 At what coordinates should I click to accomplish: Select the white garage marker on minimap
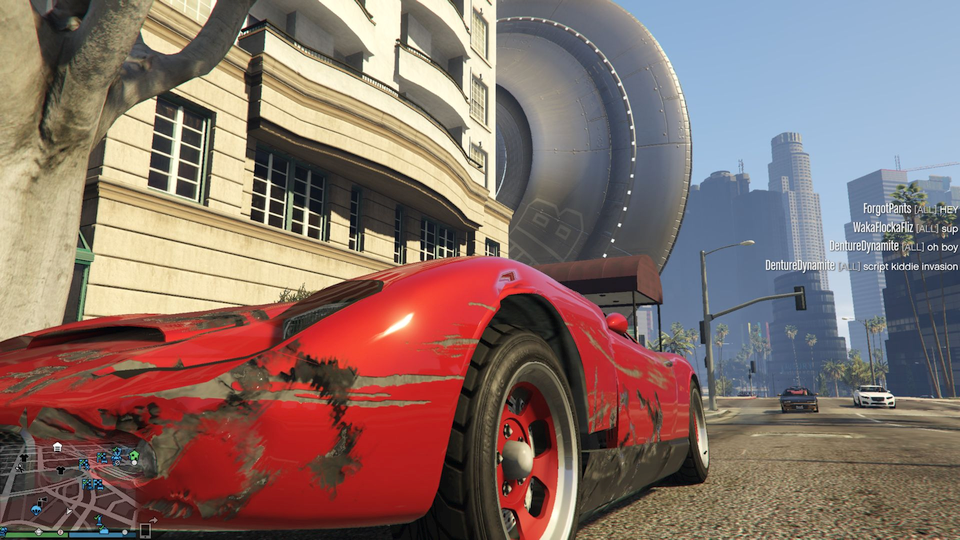58,447
